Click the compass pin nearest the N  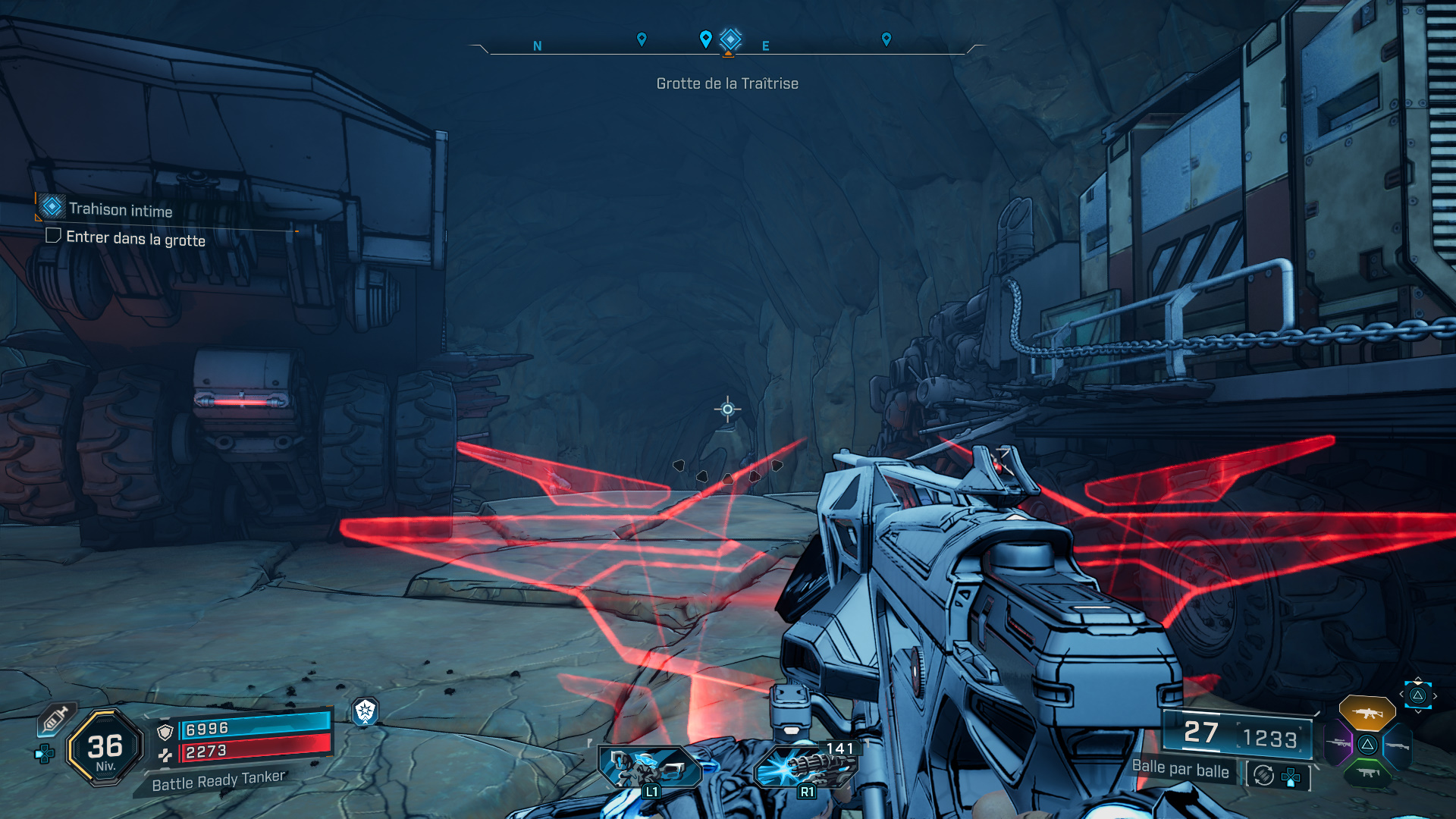pyautogui.click(x=642, y=39)
